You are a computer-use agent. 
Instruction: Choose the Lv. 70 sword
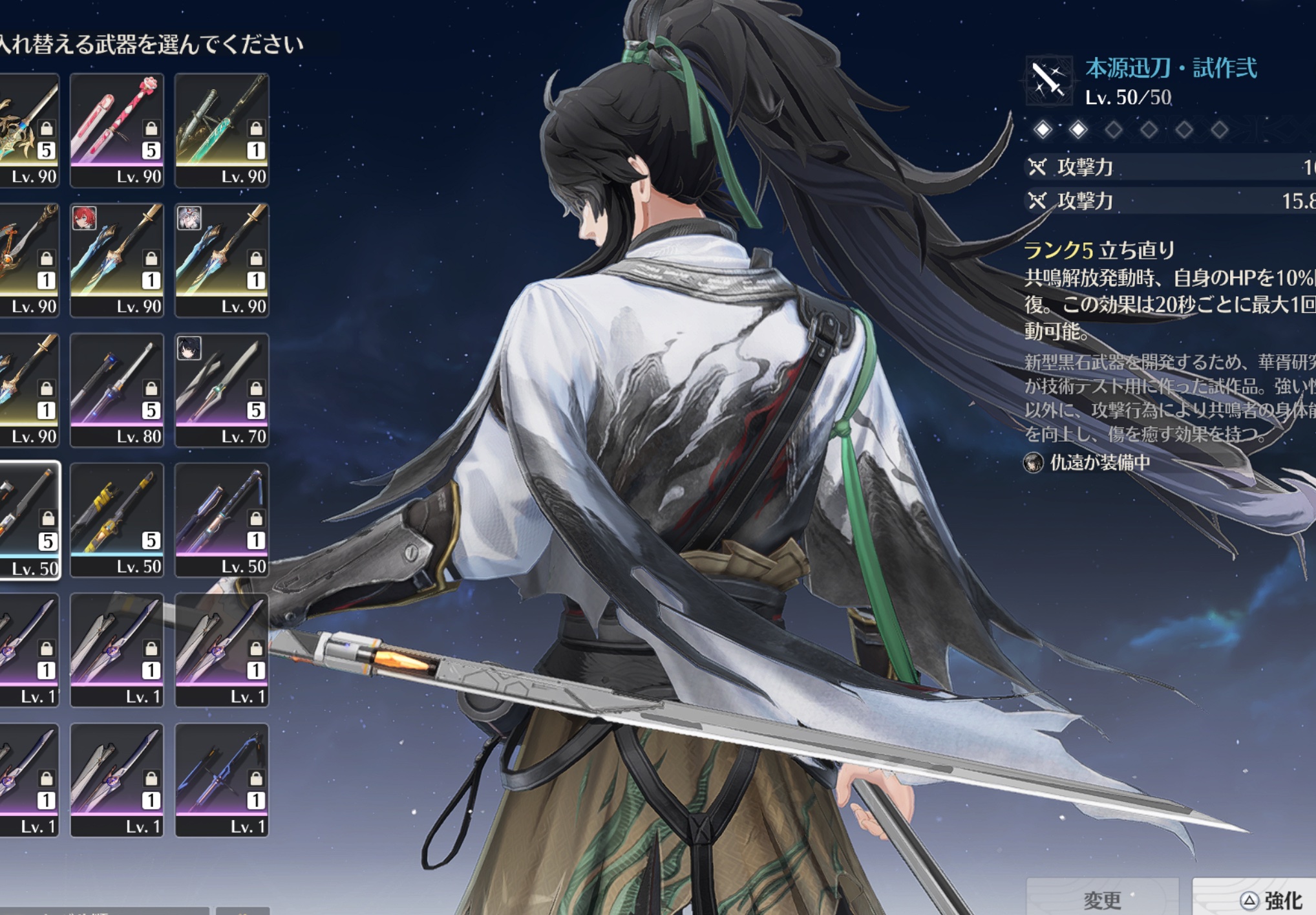pos(222,390)
